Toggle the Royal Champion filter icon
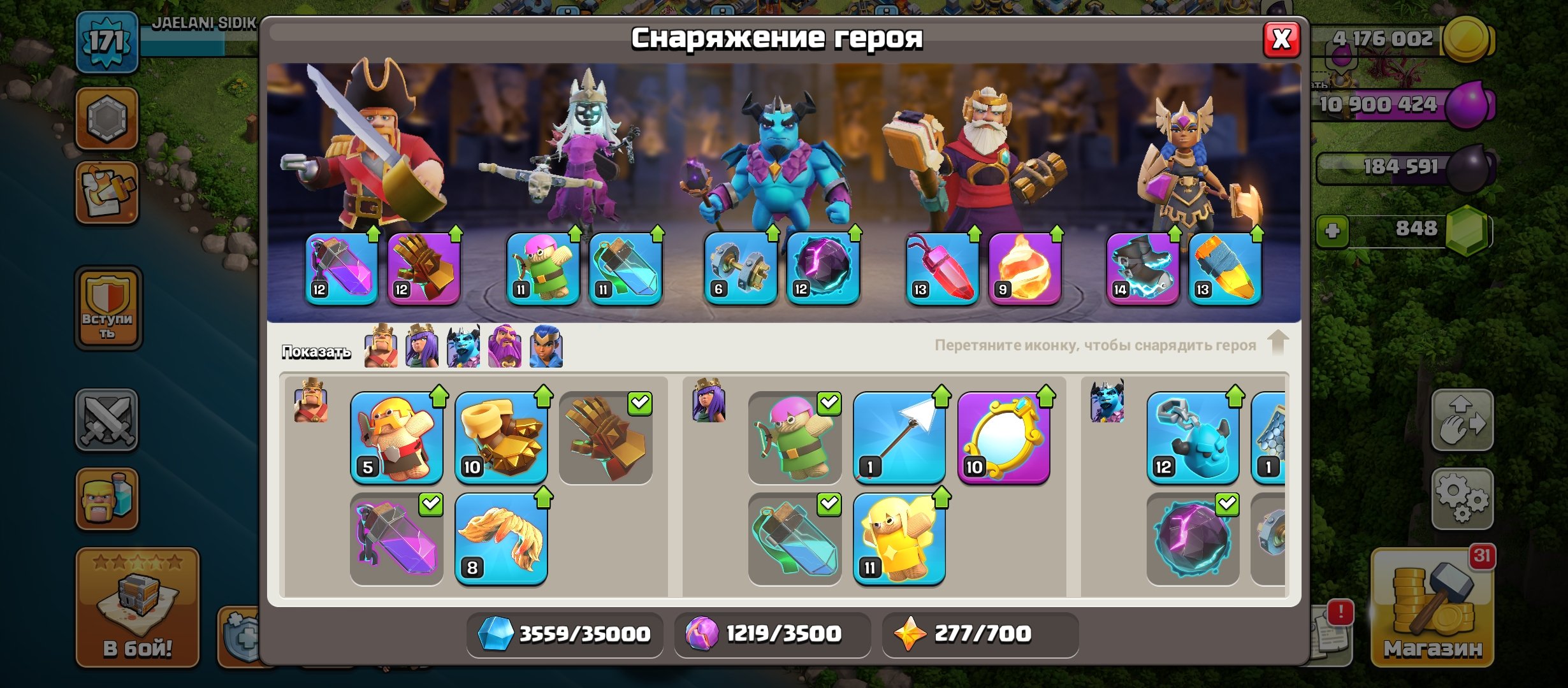1568x688 pixels. [x=547, y=350]
